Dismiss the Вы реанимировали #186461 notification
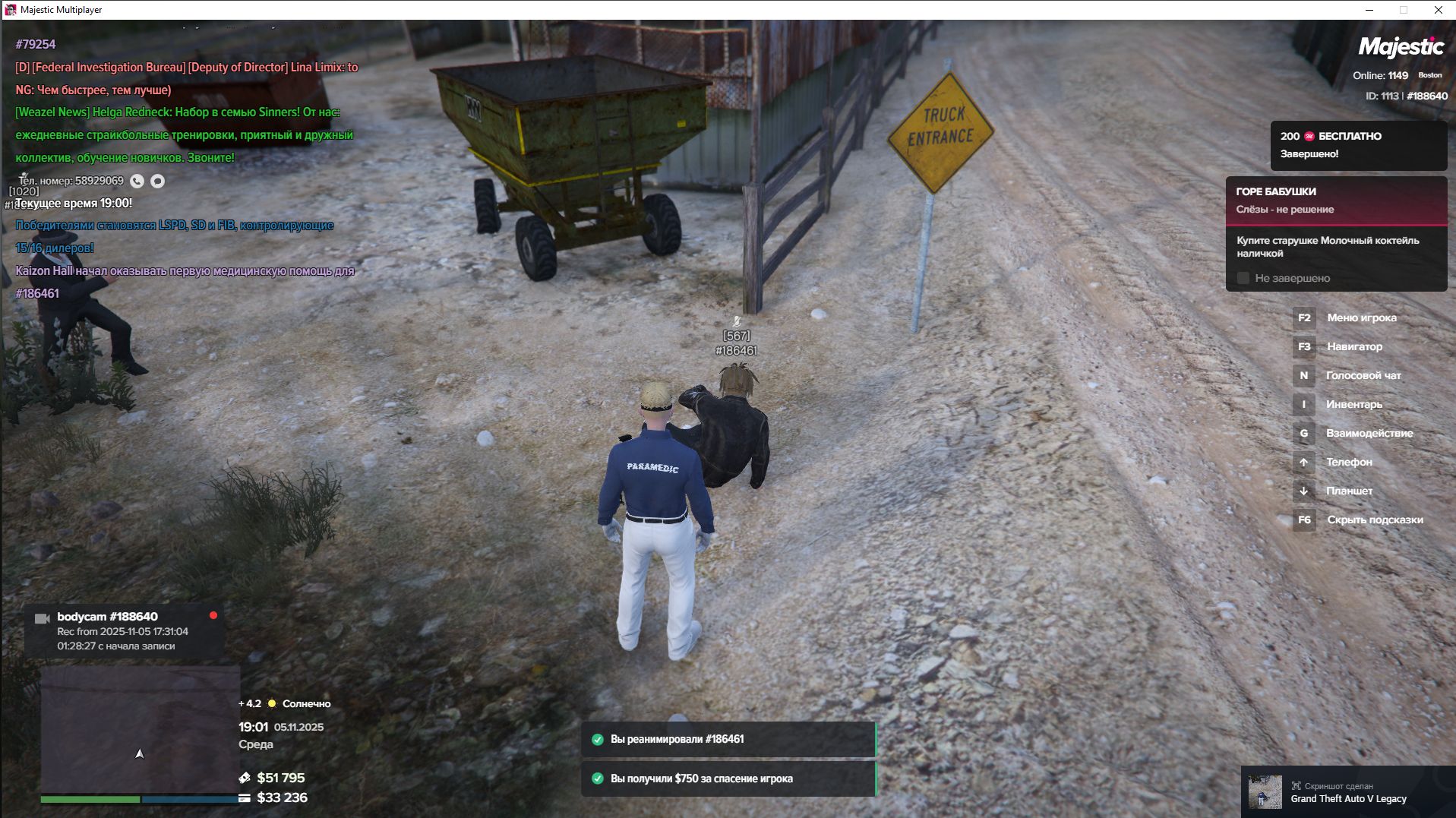The width and height of the screenshot is (1456, 818). [x=728, y=739]
